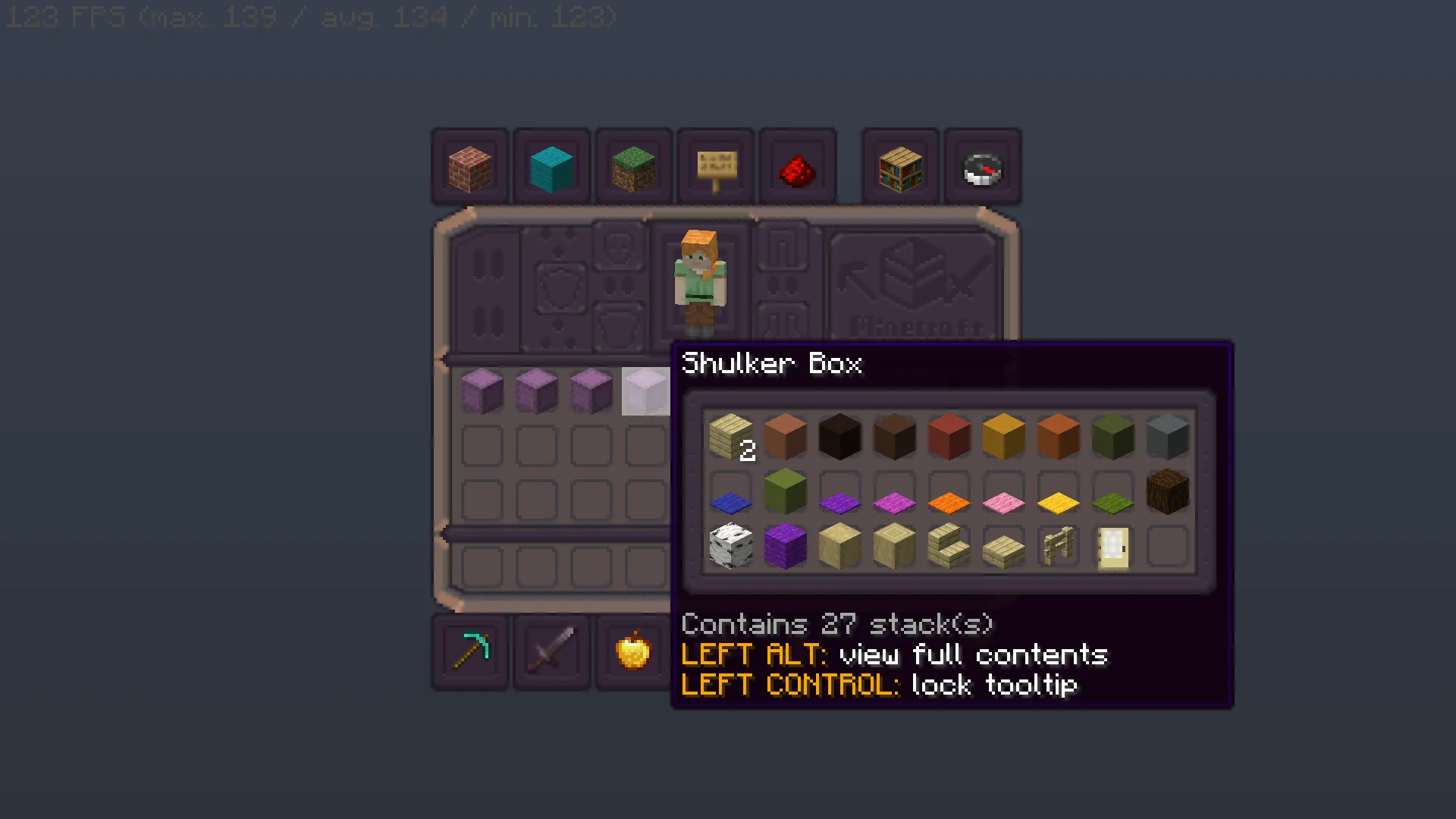Open the saved hotbars bookshelf tab
The image size is (1456, 819).
pyautogui.click(x=899, y=165)
